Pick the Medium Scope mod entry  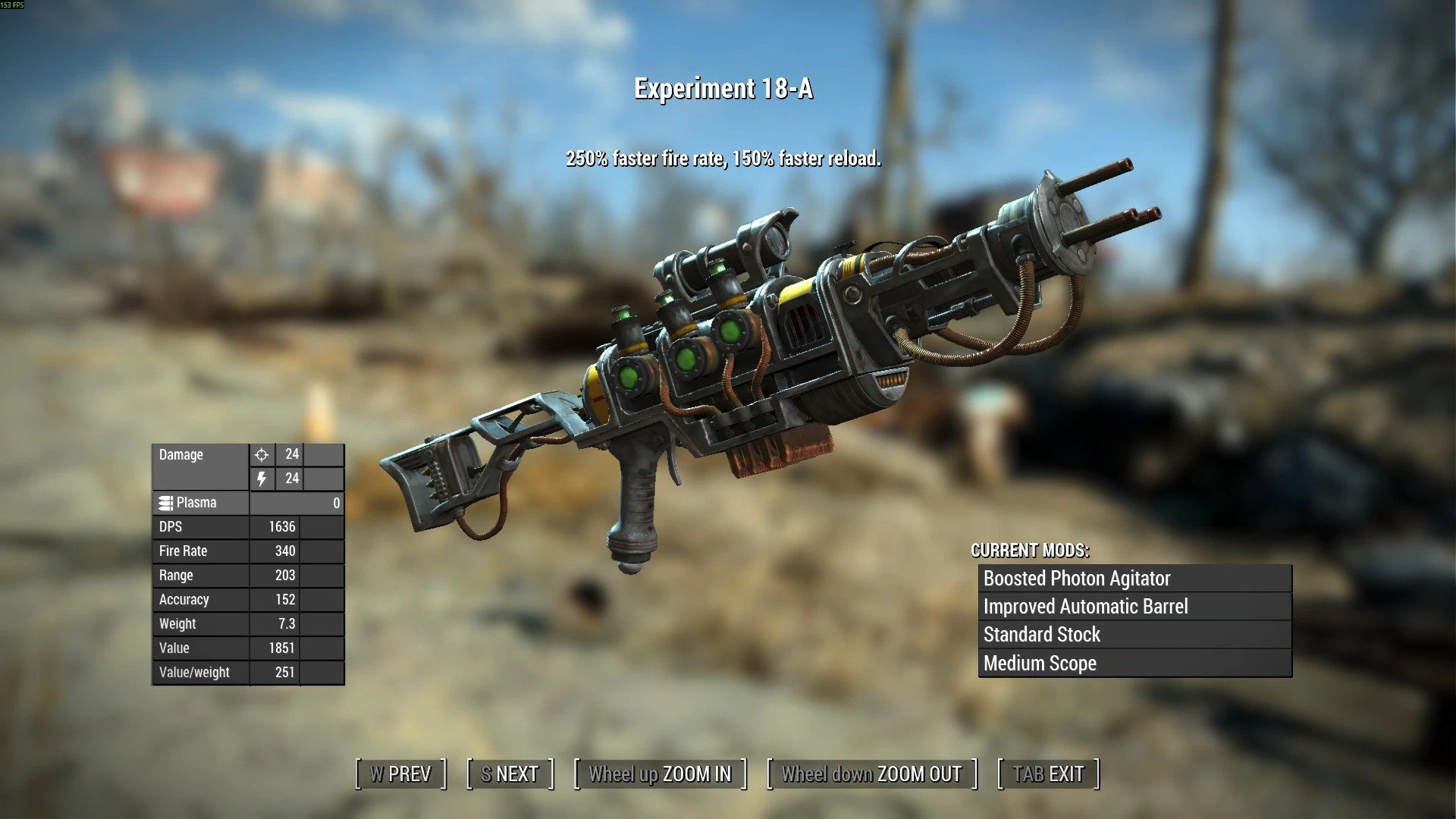1134,664
